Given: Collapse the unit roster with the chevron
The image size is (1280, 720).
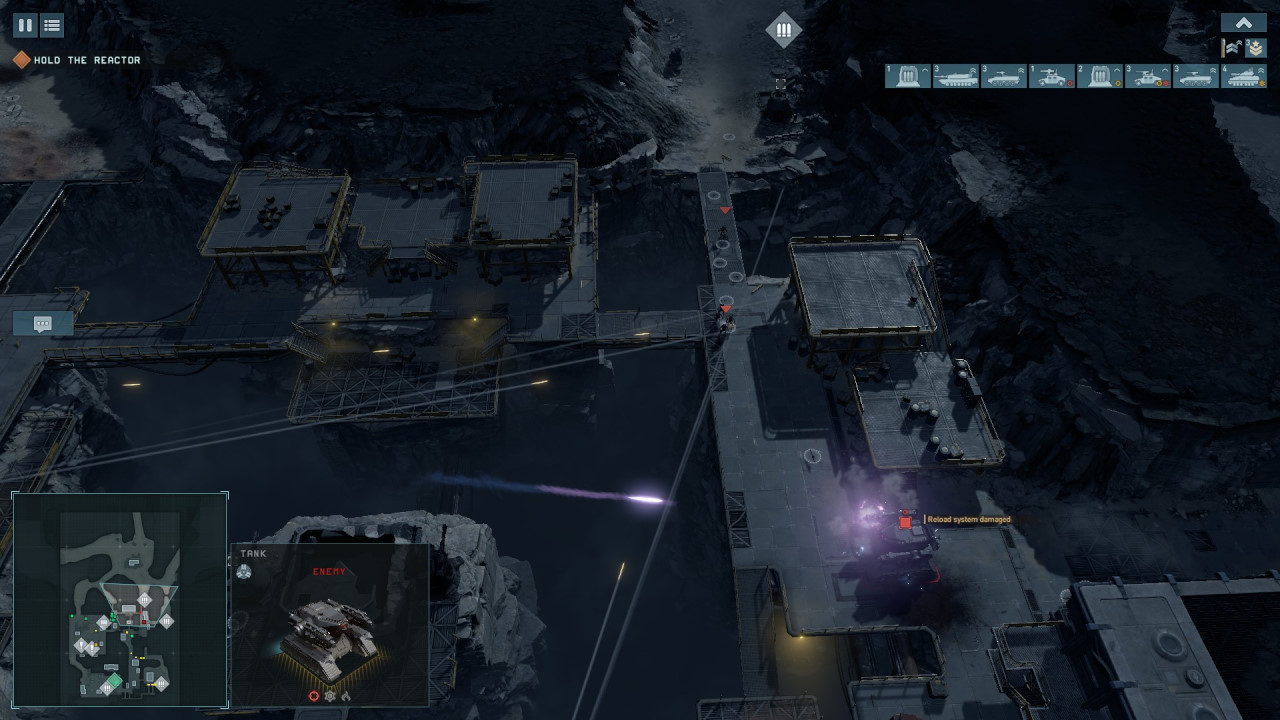Looking at the screenshot, I should click(1244, 23).
